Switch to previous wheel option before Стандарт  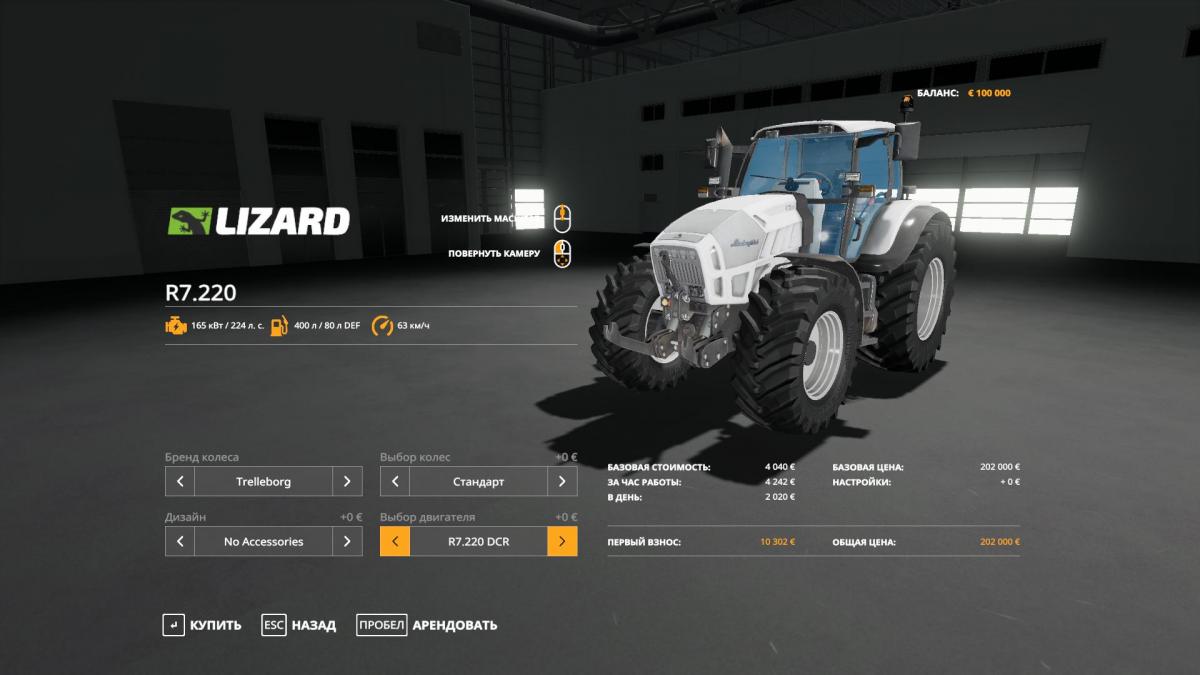click(x=395, y=481)
